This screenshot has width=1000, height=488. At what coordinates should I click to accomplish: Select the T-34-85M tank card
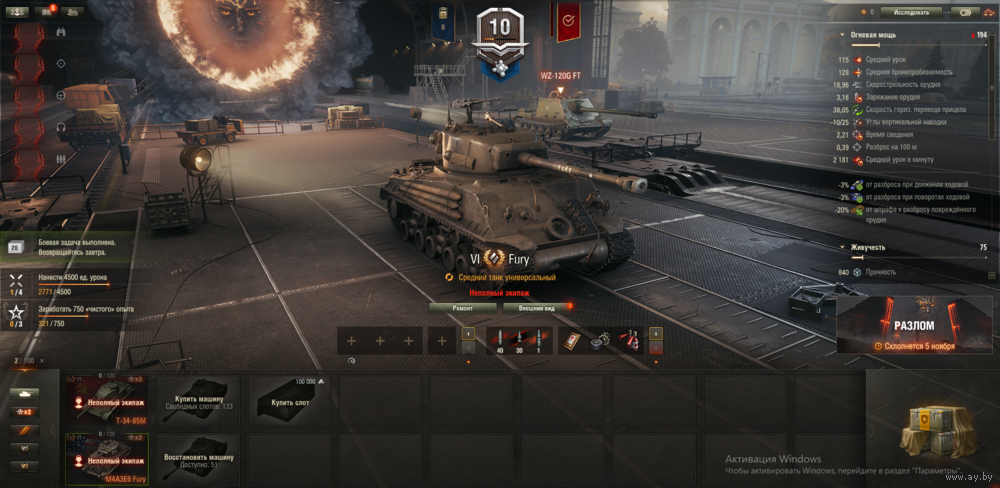click(105, 401)
